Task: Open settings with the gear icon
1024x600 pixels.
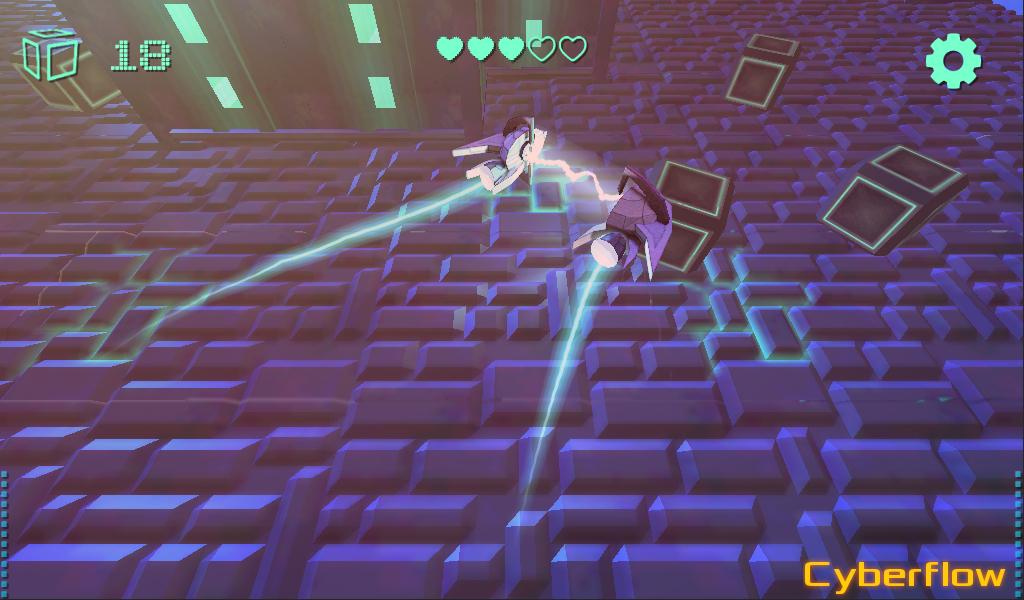Action: click(953, 61)
